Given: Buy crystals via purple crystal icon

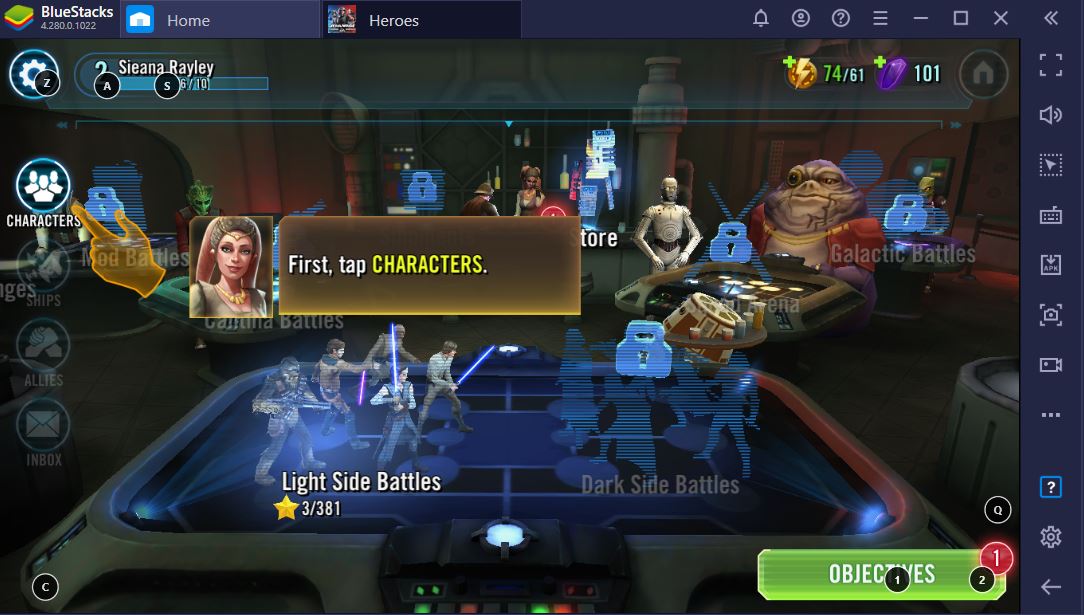Looking at the screenshot, I should (889, 73).
